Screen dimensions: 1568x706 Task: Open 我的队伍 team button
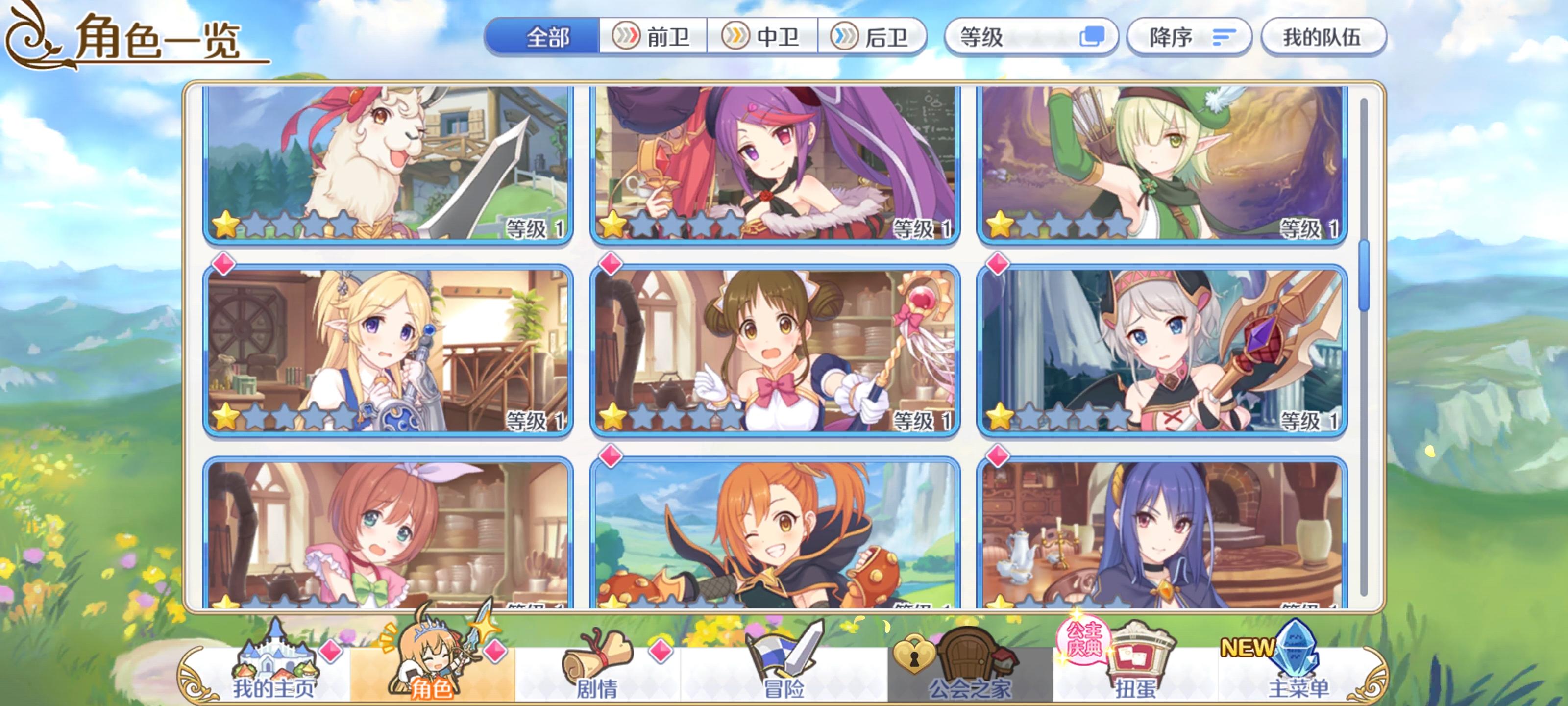[x=1326, y=37]
